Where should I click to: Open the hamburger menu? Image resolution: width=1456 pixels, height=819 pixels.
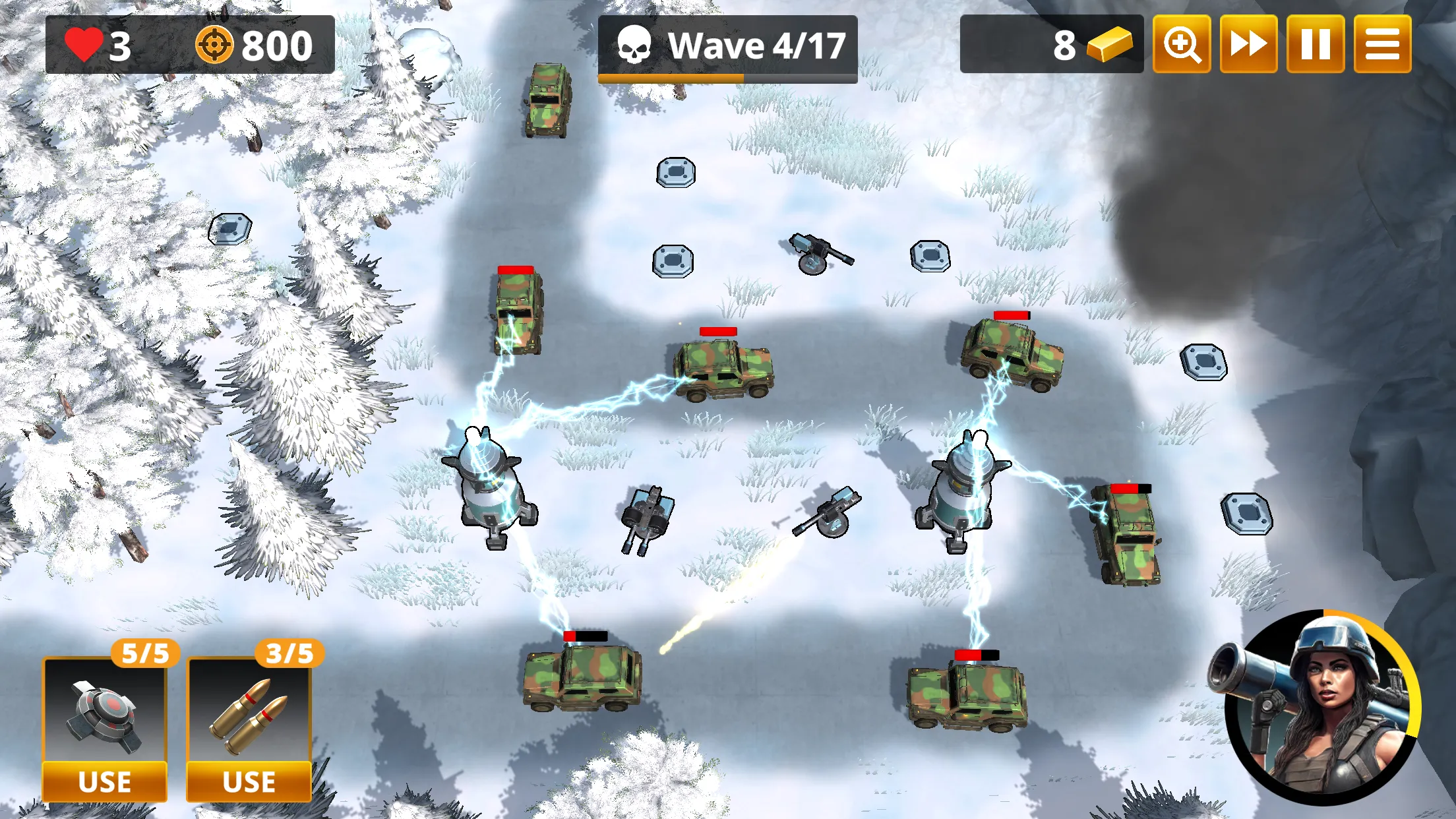[x=1382, y=45]
